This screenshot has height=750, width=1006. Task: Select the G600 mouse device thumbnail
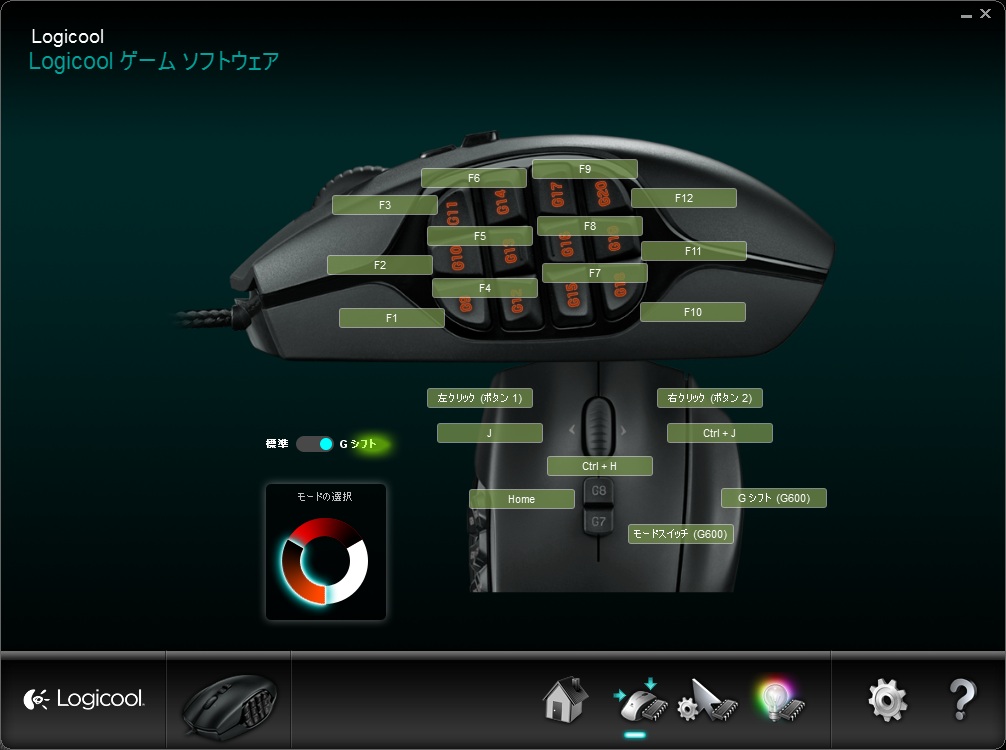click(x=228, y=702)
